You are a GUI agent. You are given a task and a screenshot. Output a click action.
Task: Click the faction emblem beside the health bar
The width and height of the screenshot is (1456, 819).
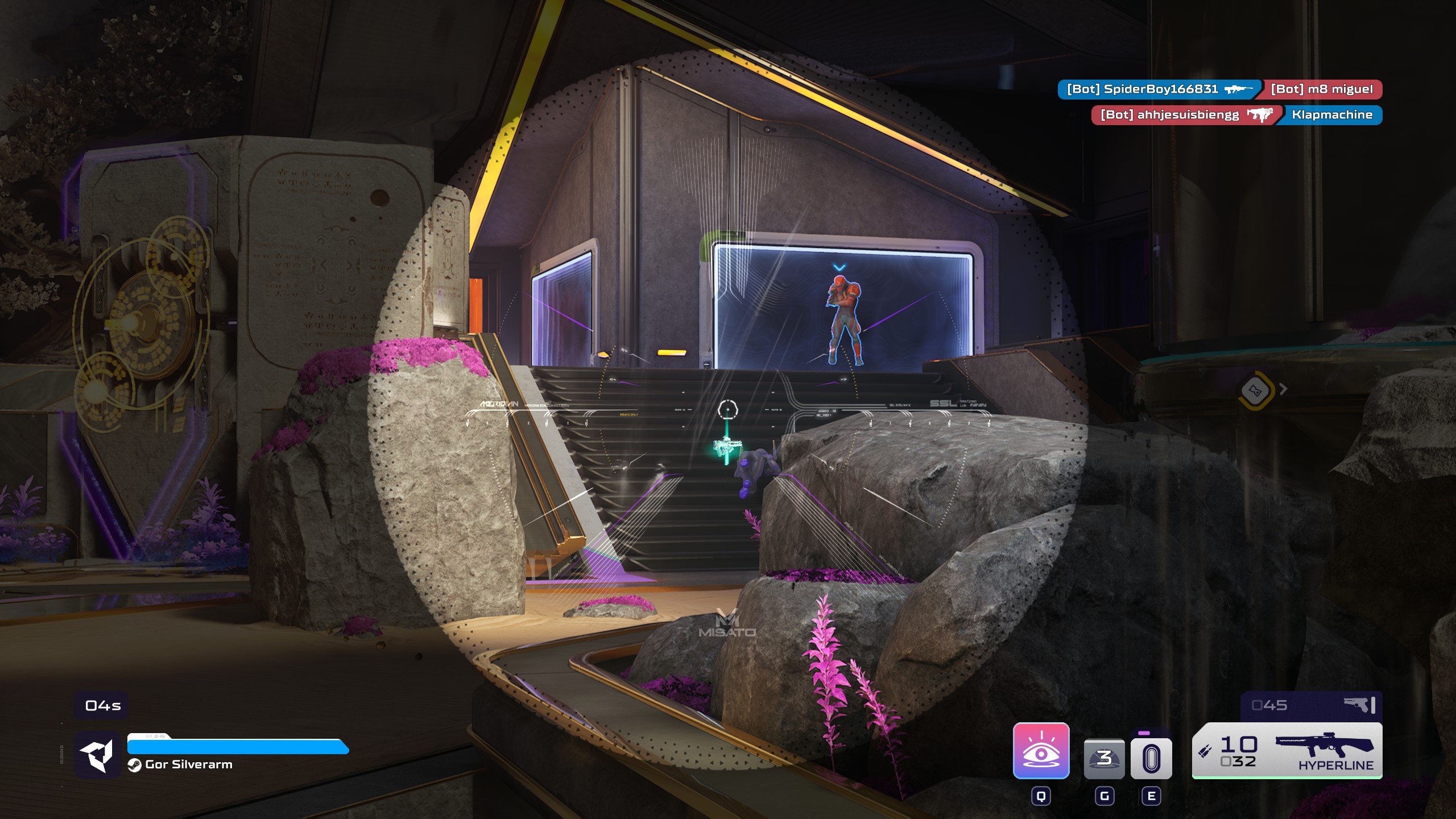coord(97,755)
